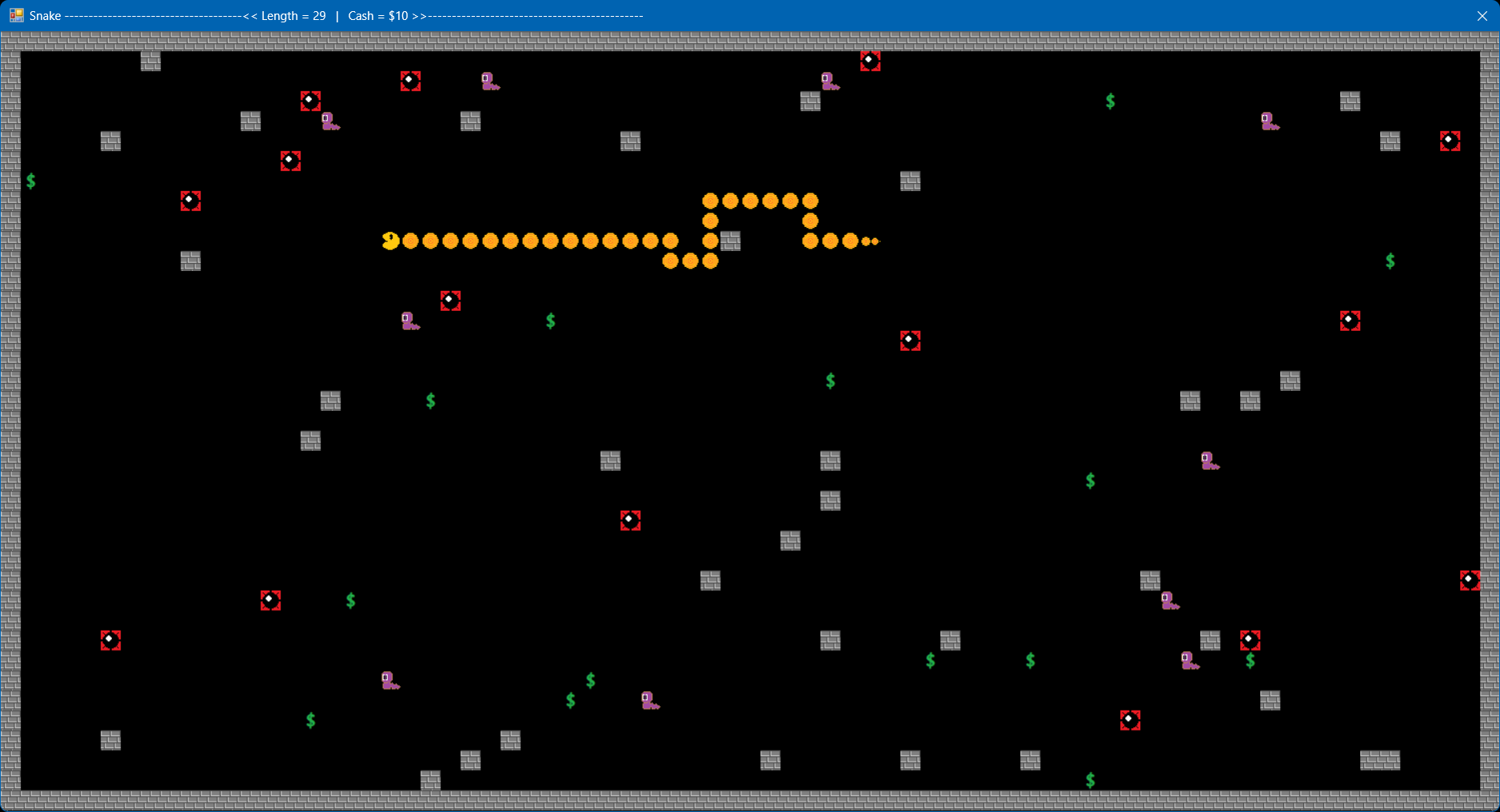
Task: Click the purple mouse near the bottom-left dollar sign
Action: (x=388, y=680)
